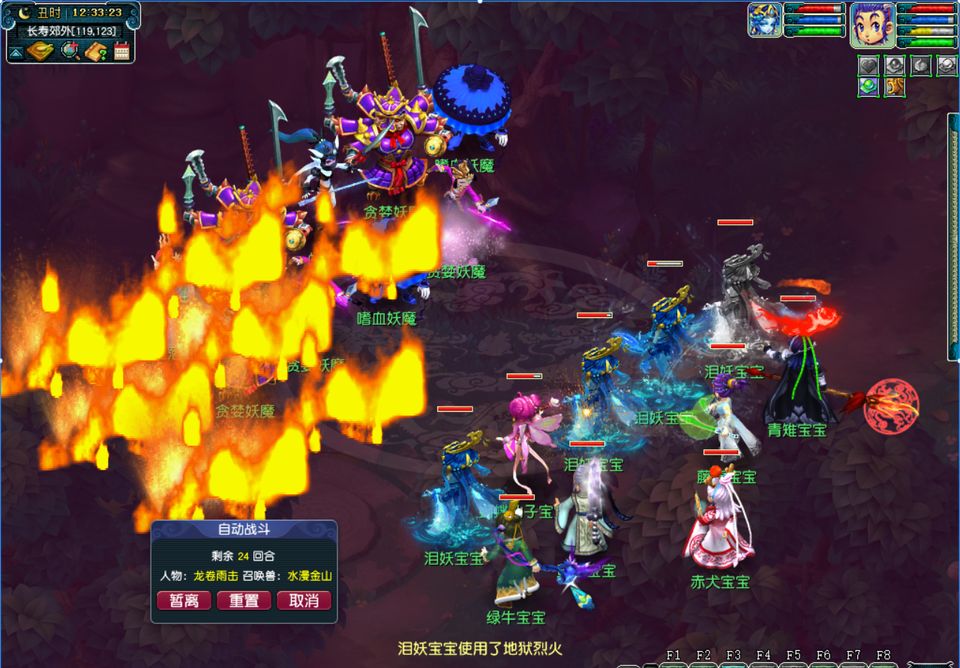
Task: Select the green orb status icon
Action: [868, 88]
